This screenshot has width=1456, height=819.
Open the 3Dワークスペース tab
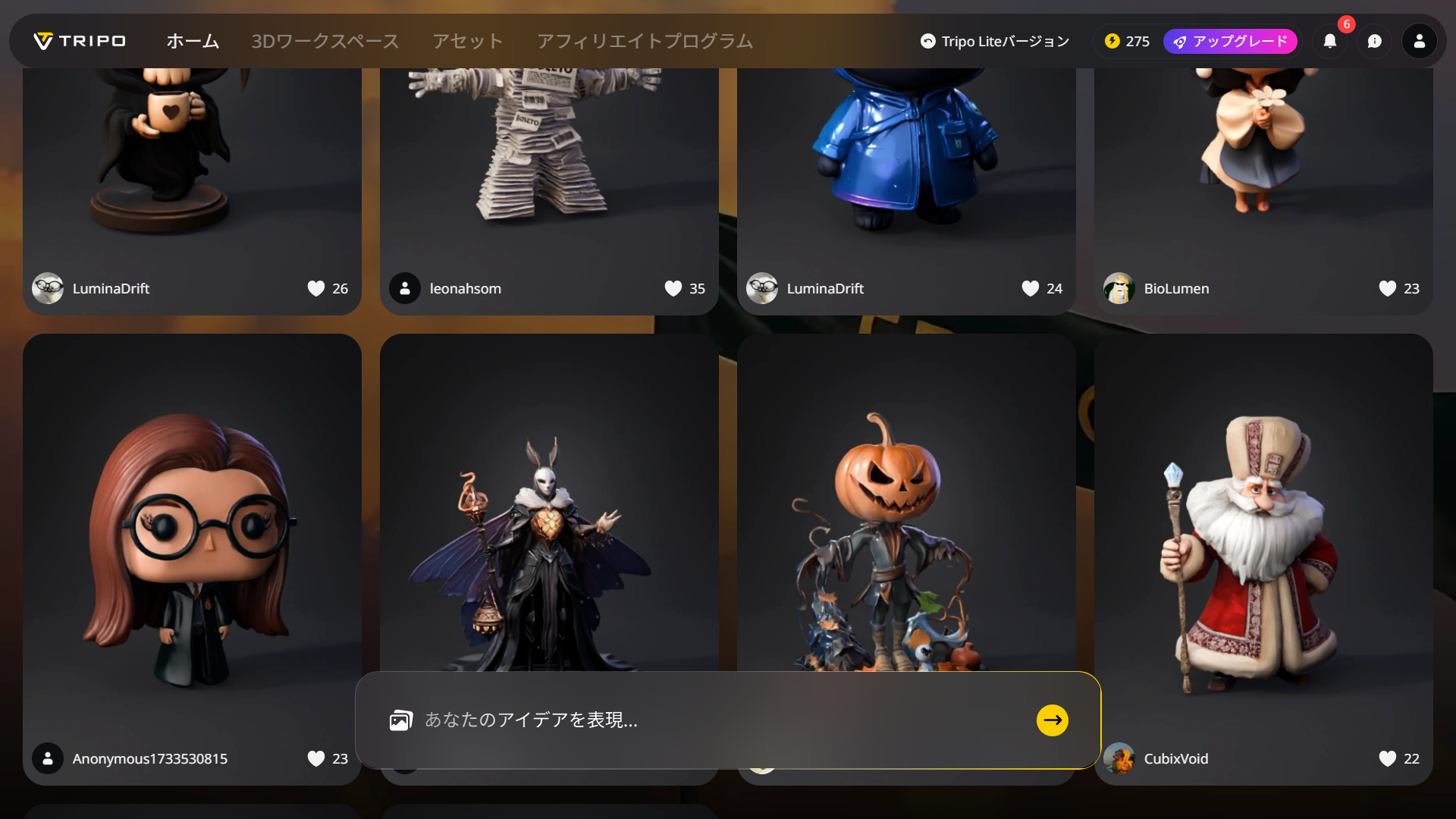point(325,41)
